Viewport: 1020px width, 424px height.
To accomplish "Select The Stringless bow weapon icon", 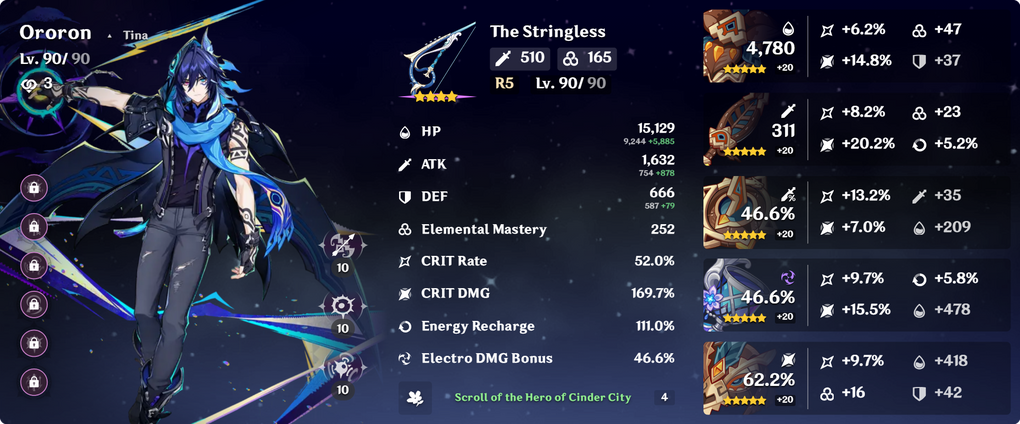I will (436, 62).
